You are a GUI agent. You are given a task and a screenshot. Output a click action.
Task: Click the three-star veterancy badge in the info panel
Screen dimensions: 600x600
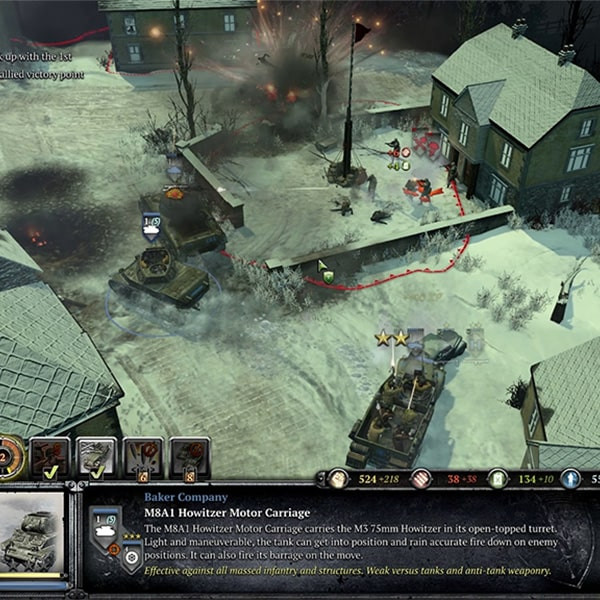tap(130, 557)
